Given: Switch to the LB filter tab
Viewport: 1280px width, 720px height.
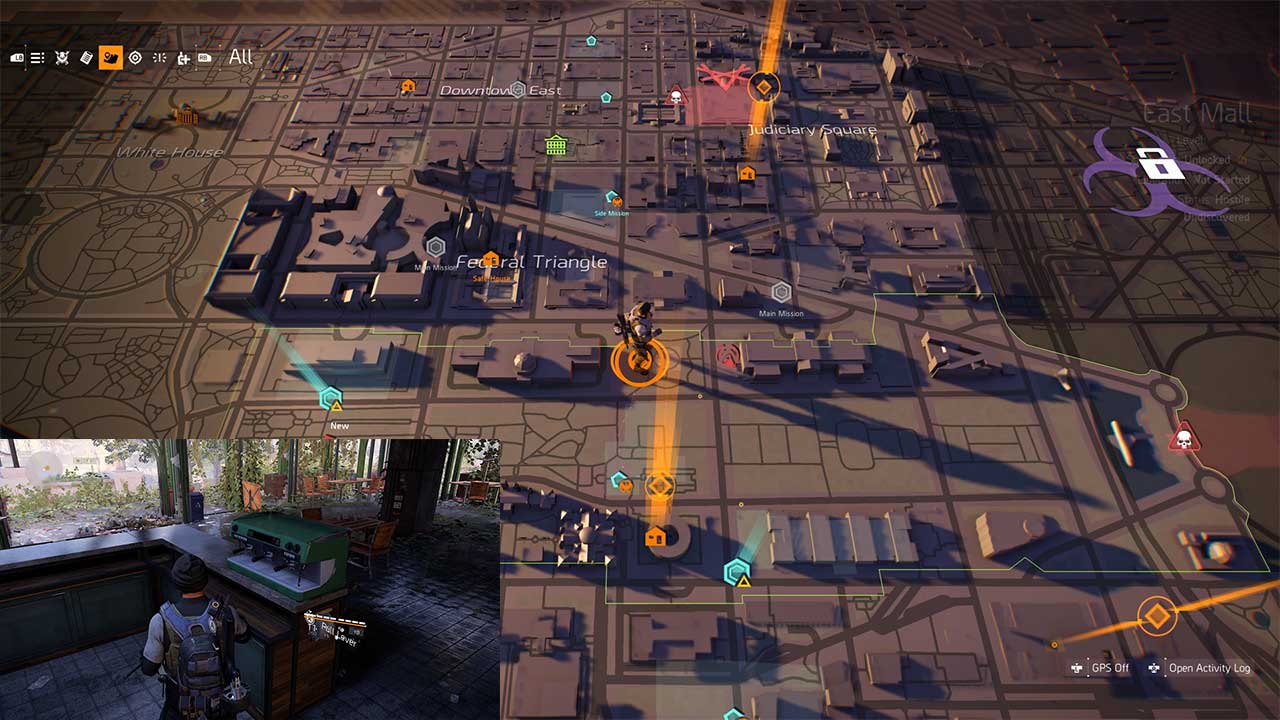Looking at the screenshot, I should tap(18, 57).
